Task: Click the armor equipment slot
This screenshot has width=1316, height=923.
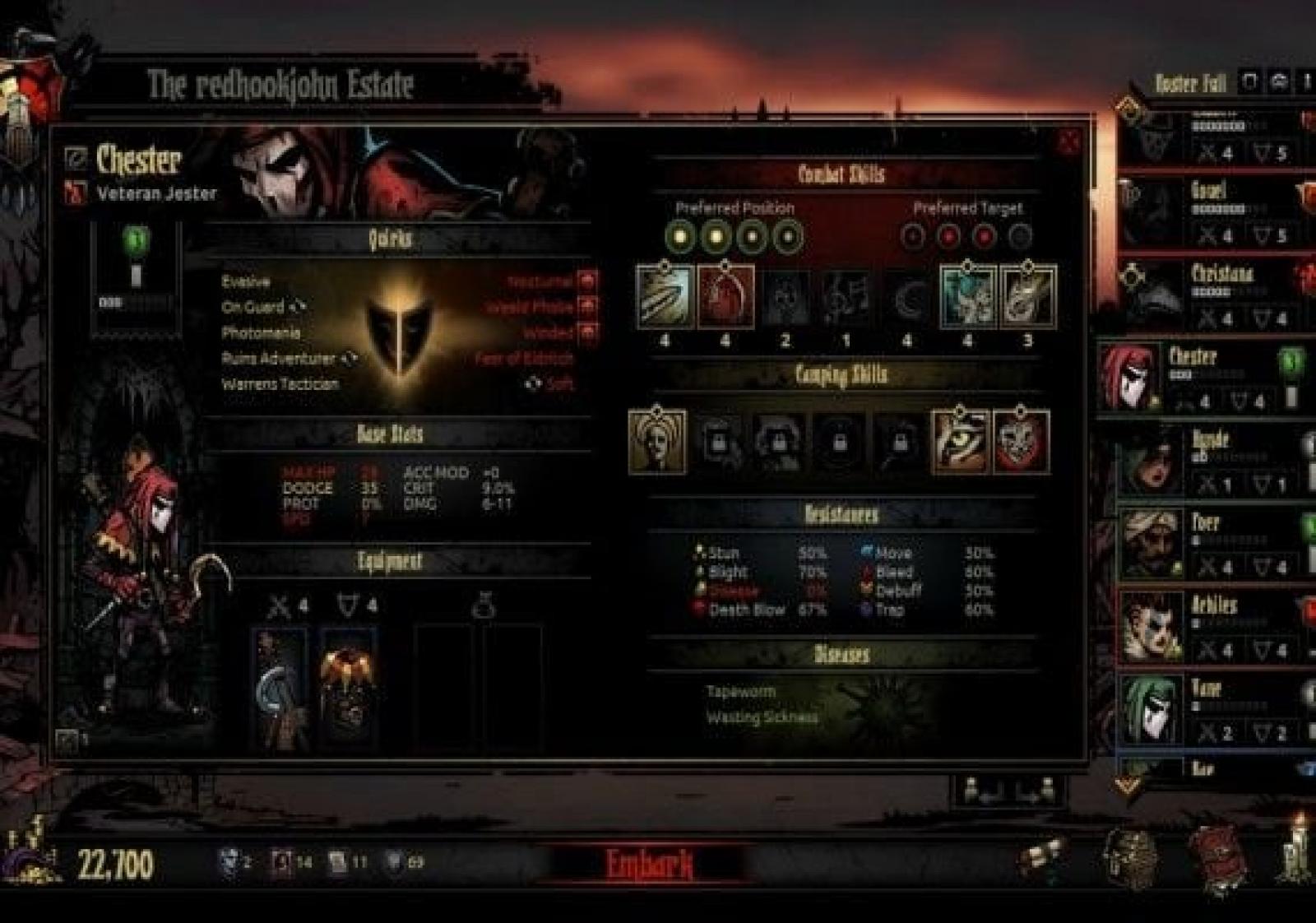Action: coord(348,688)
